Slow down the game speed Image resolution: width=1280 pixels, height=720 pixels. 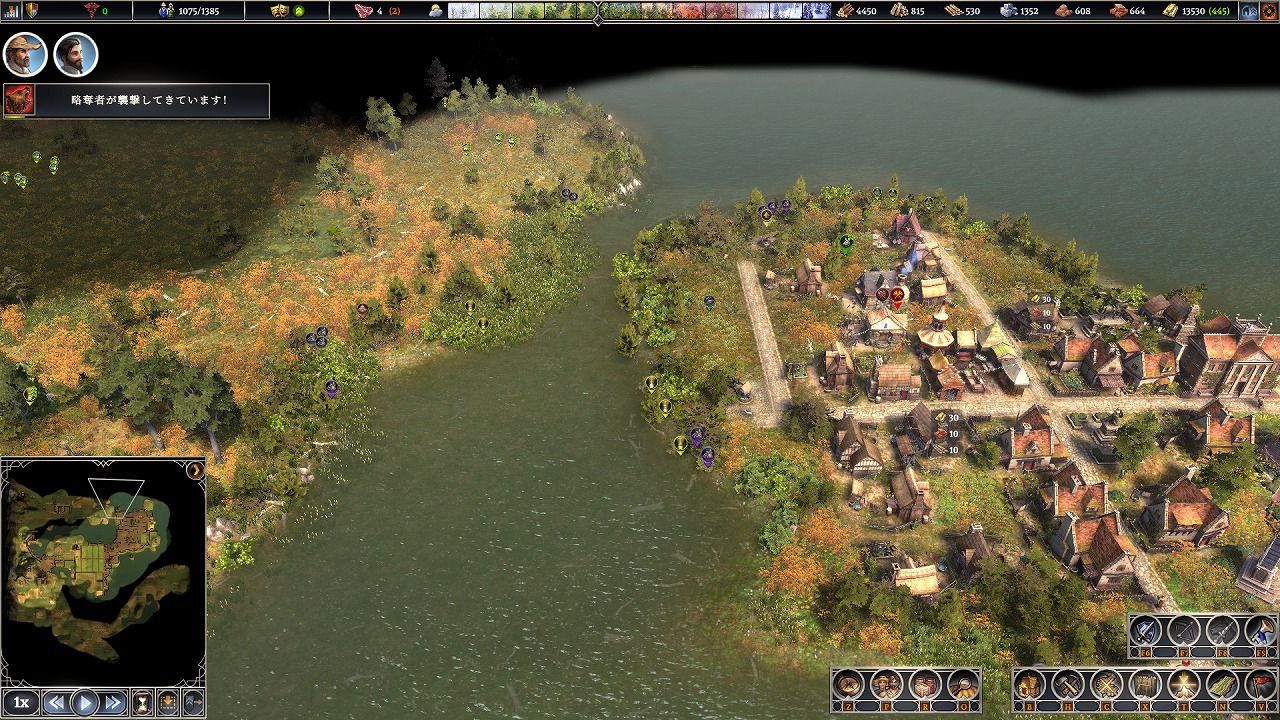(x=56, y=702)
